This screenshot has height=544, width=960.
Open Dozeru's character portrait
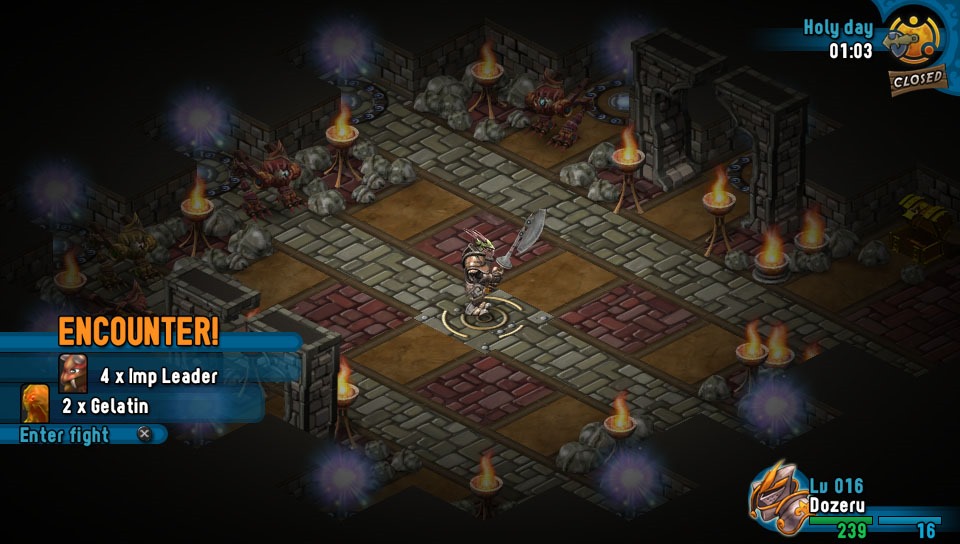click(x=778, y=498)
